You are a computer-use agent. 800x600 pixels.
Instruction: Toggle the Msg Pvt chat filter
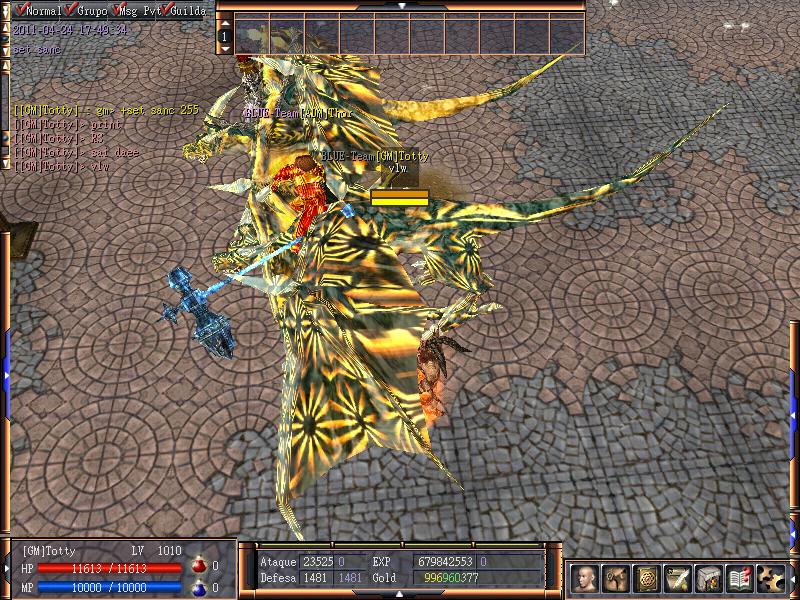click(x=123, y=10)
